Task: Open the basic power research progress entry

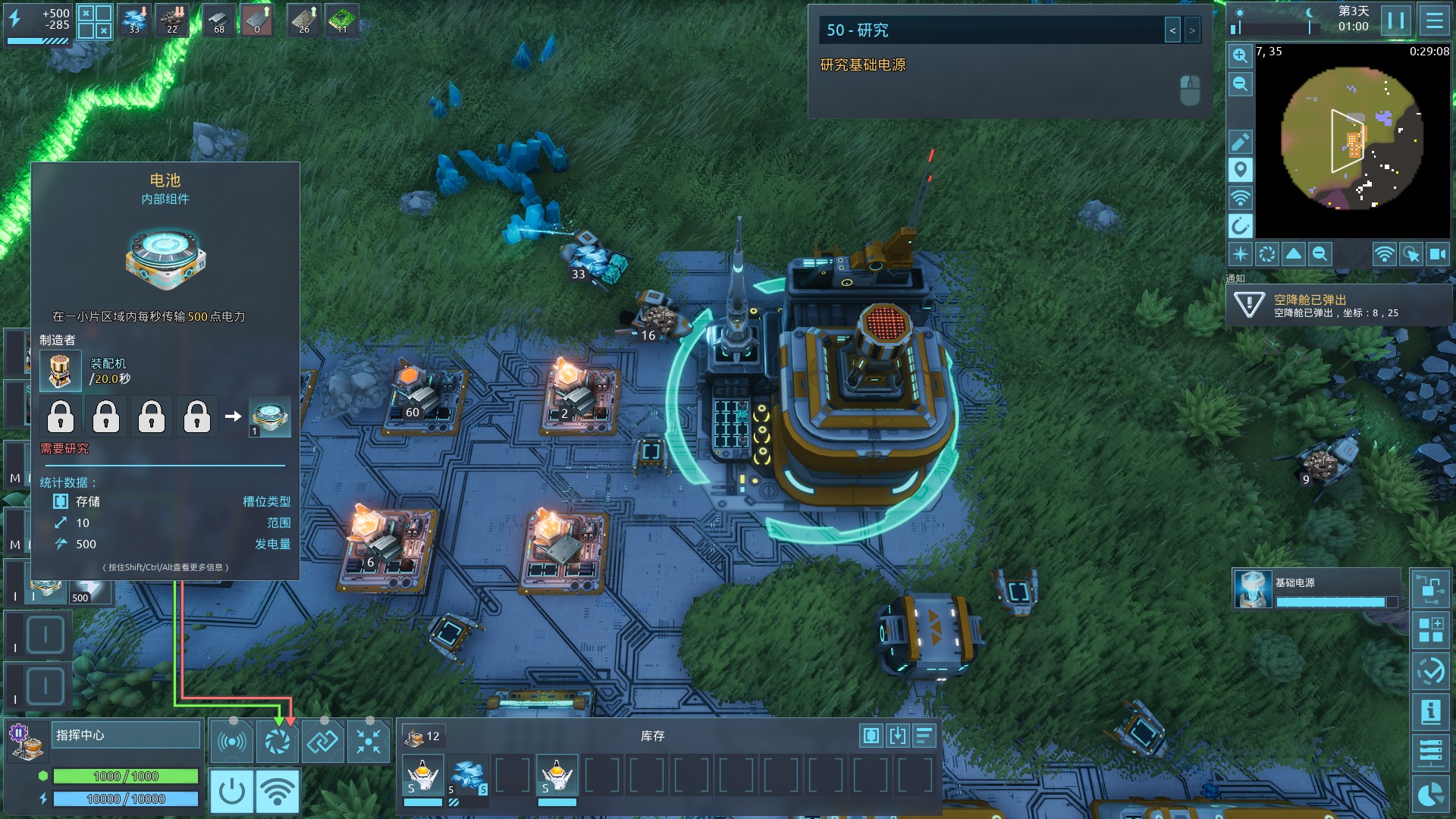Action: pos(1316,590)
